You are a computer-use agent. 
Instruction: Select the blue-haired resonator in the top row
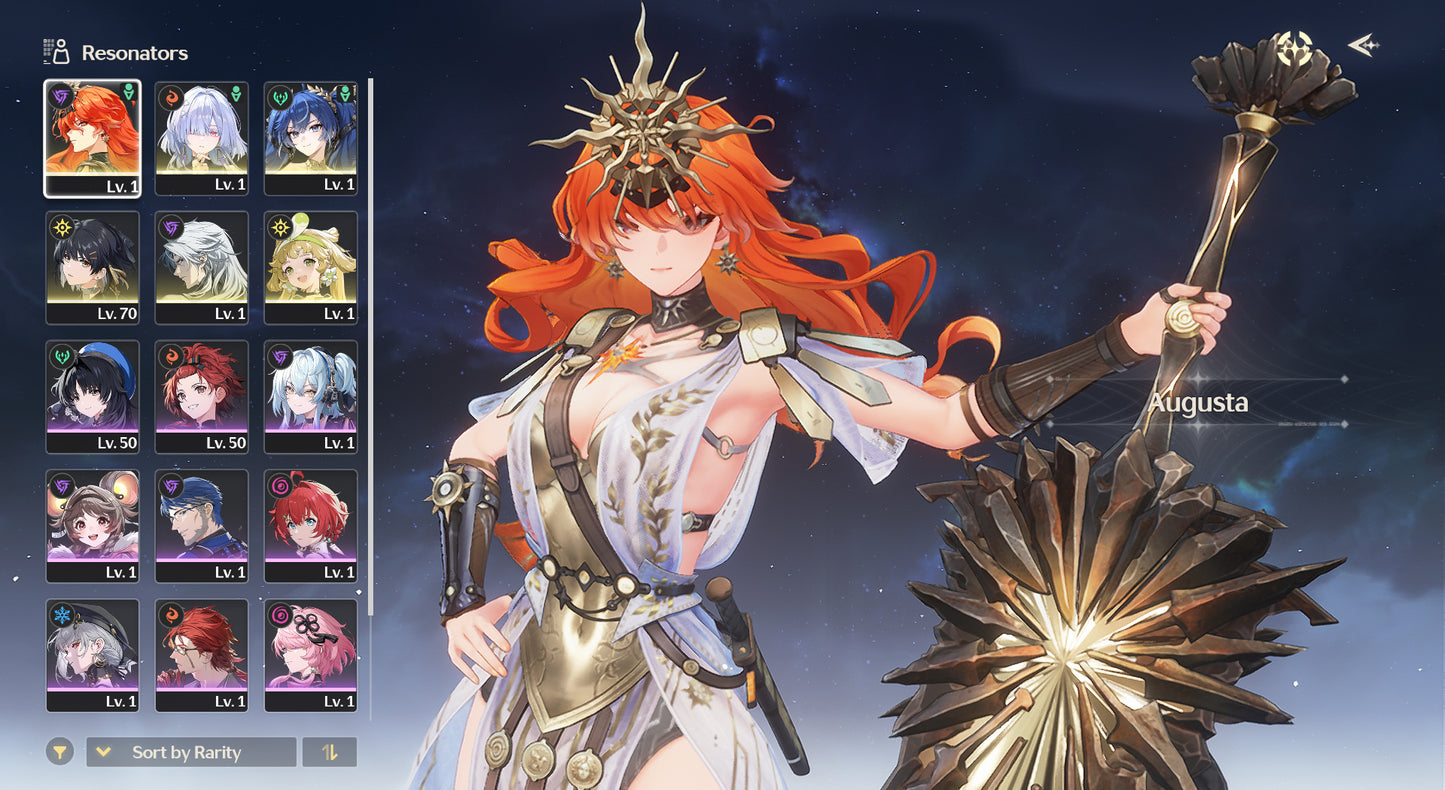click(x=310, y=137)
